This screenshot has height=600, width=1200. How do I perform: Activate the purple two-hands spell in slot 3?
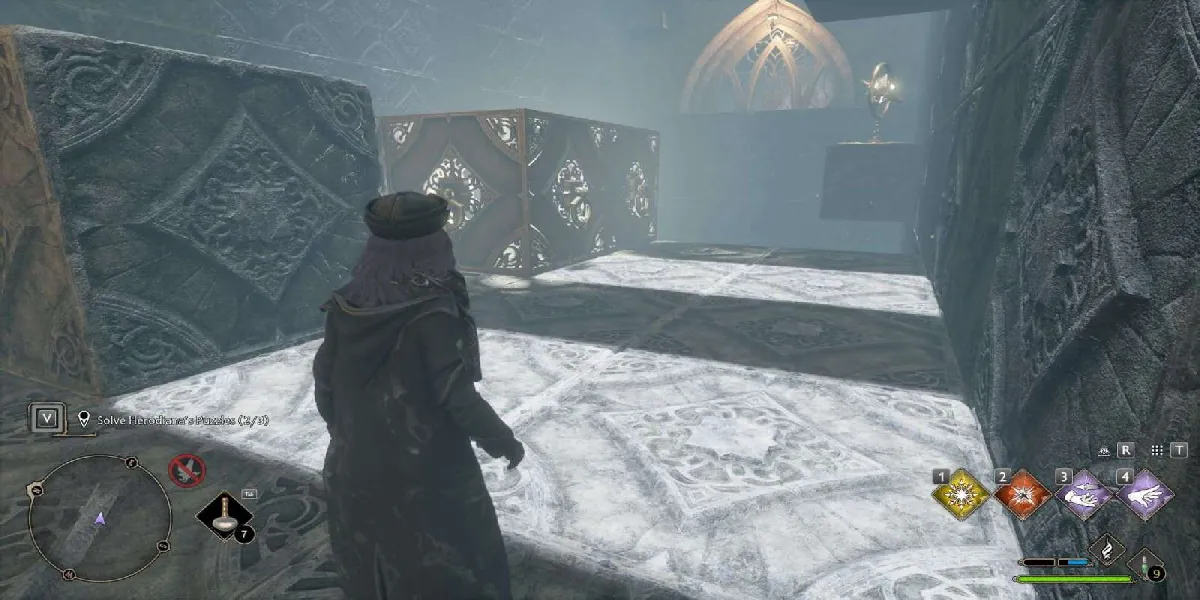point(1084,495)
